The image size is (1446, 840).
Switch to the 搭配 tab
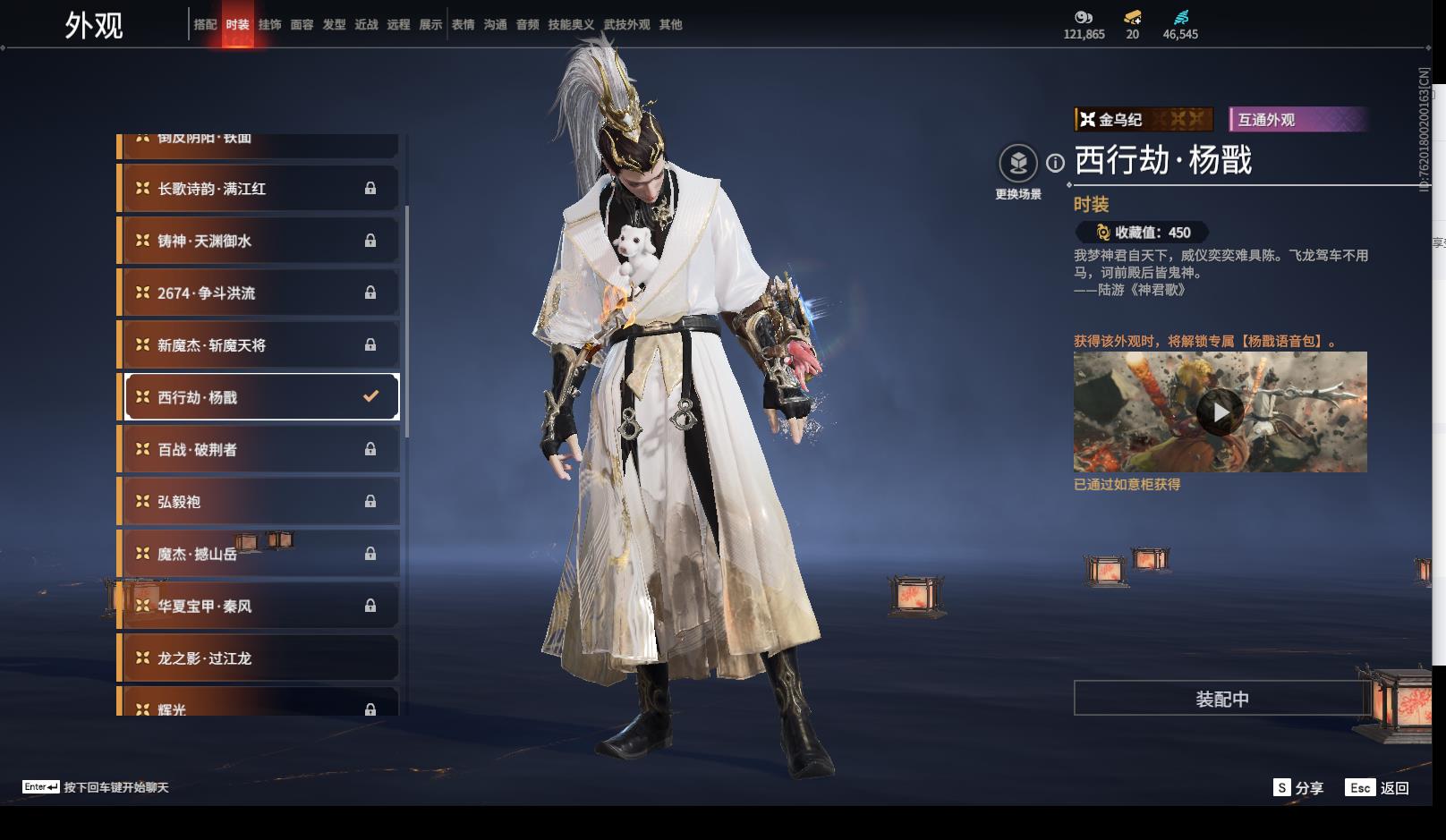pyautogui.click(x=205, y=25)
